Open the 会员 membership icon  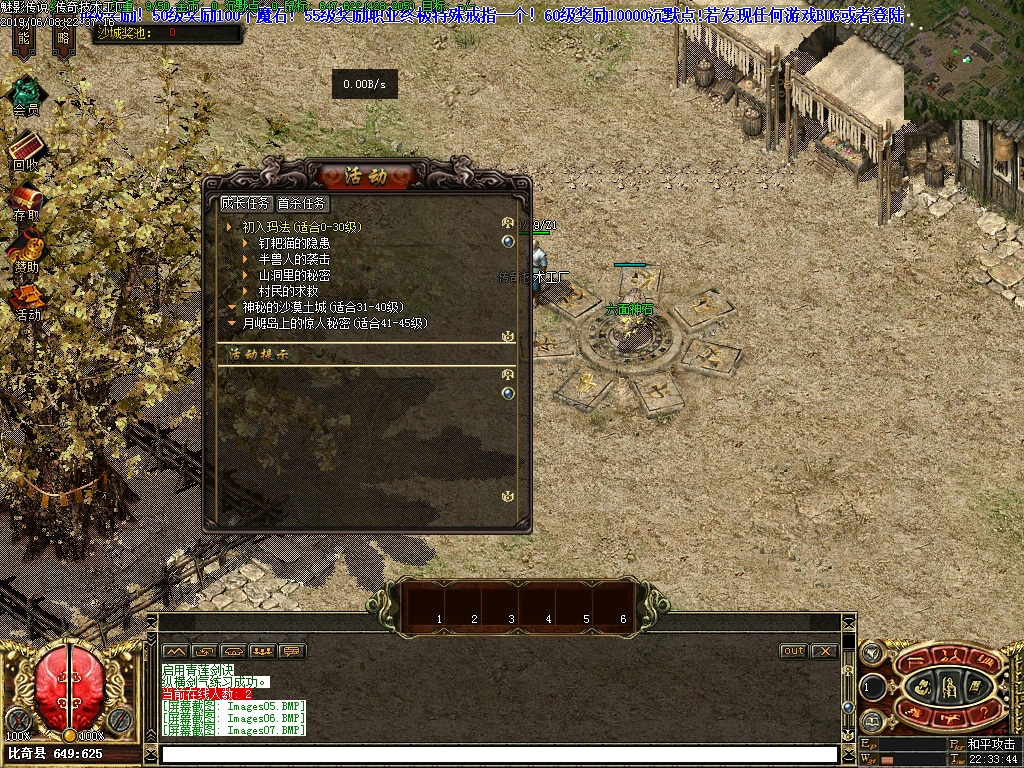26,94
